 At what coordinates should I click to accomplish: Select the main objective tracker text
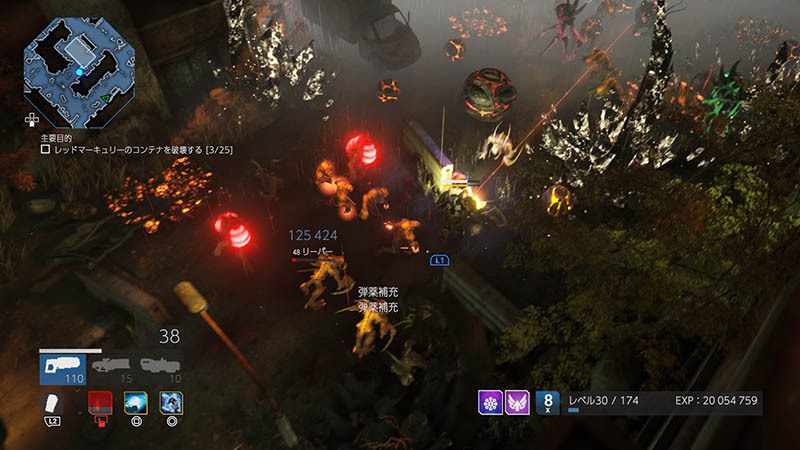pos(140,148)
